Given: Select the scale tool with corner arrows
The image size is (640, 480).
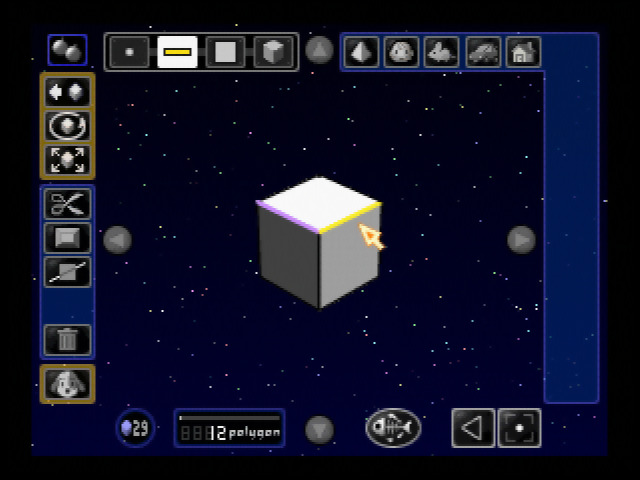Looking at the screenshot, I should click(x=67, y=160).
